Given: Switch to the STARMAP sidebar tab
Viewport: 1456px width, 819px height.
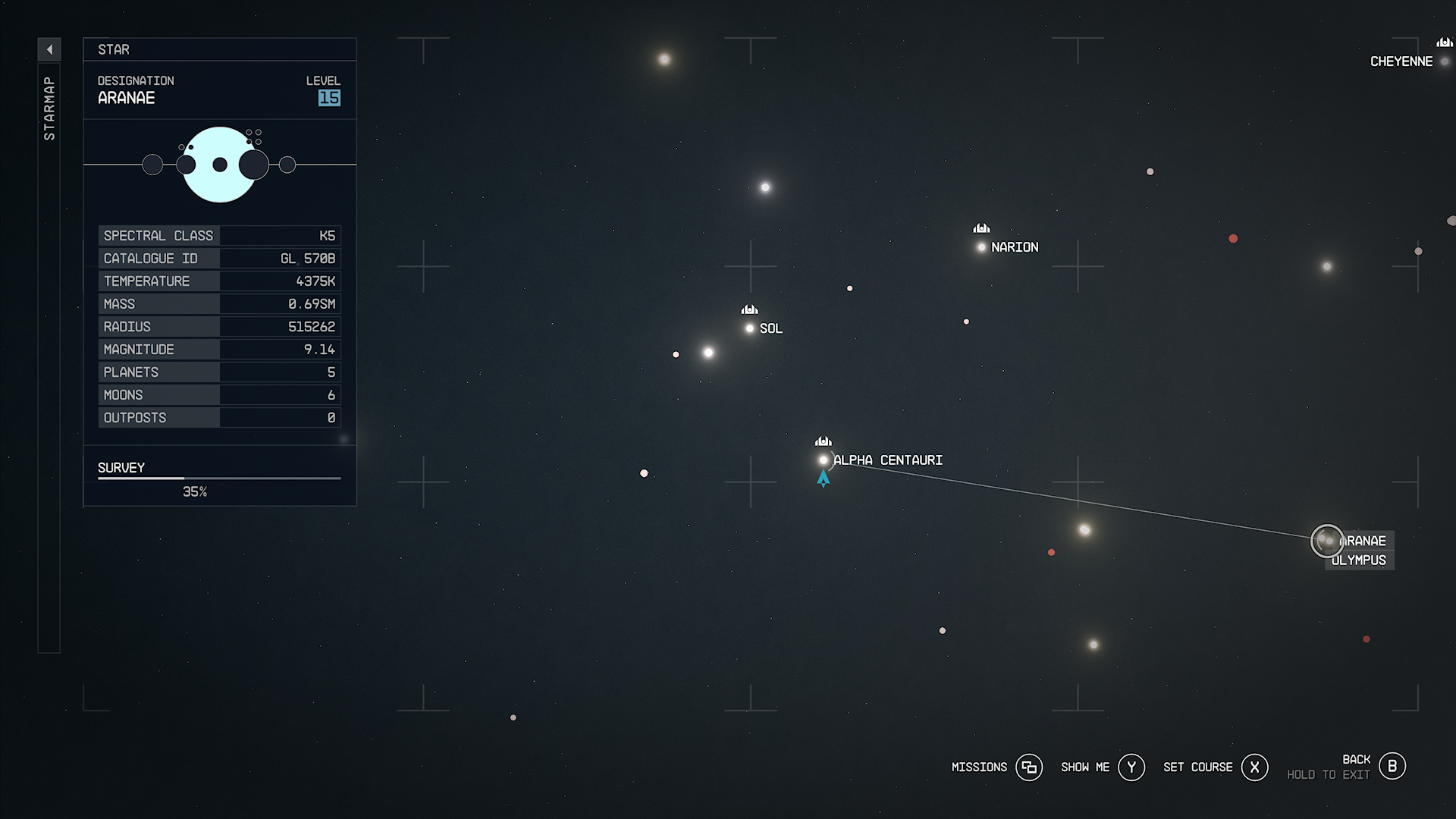Looking at the screenshot, I should tap(49, 106).
